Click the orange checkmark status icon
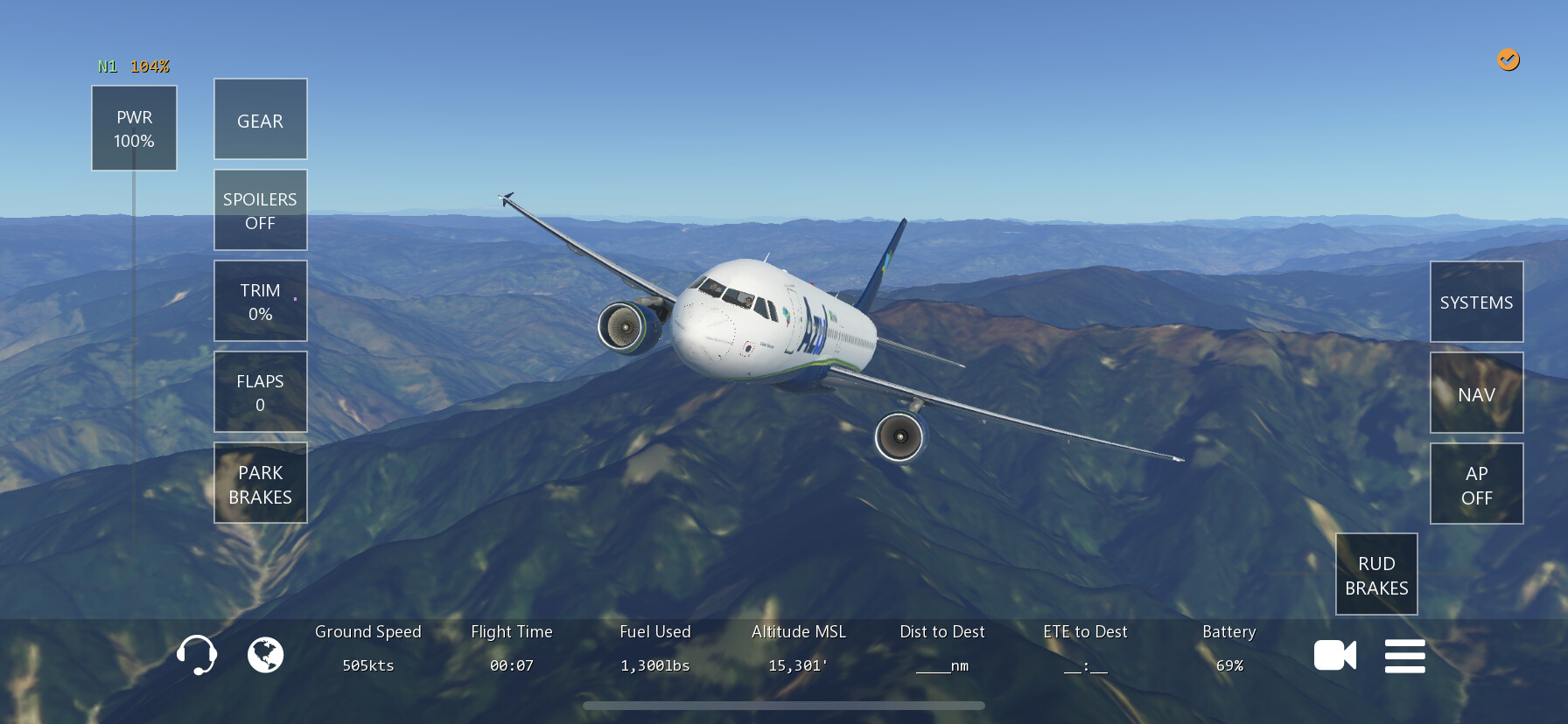The width and height of the screenshot is (1568, 724). click(1508, 59)
